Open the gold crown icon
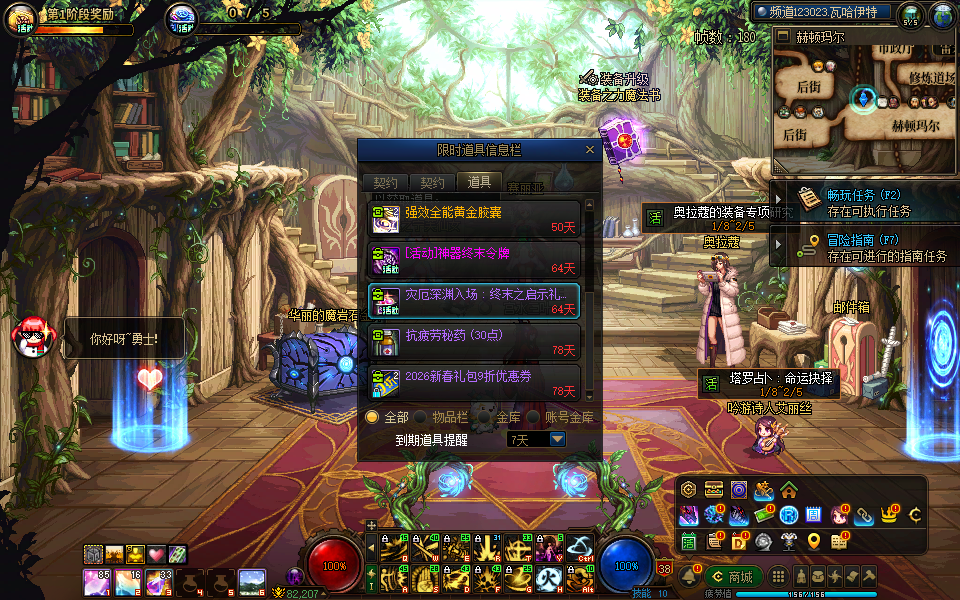 [x=889, y=515]
